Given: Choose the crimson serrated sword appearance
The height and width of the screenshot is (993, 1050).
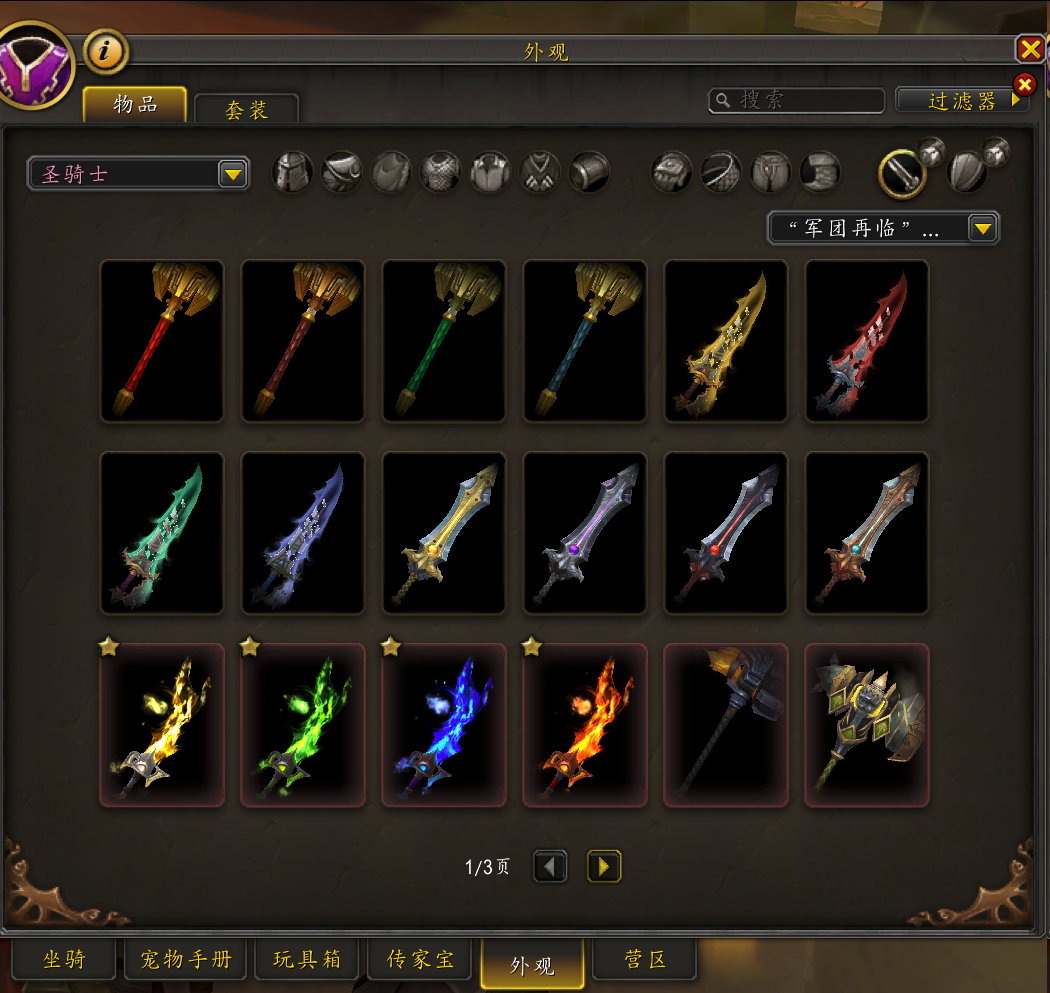Looking at the screenshot, I should 867,341.
